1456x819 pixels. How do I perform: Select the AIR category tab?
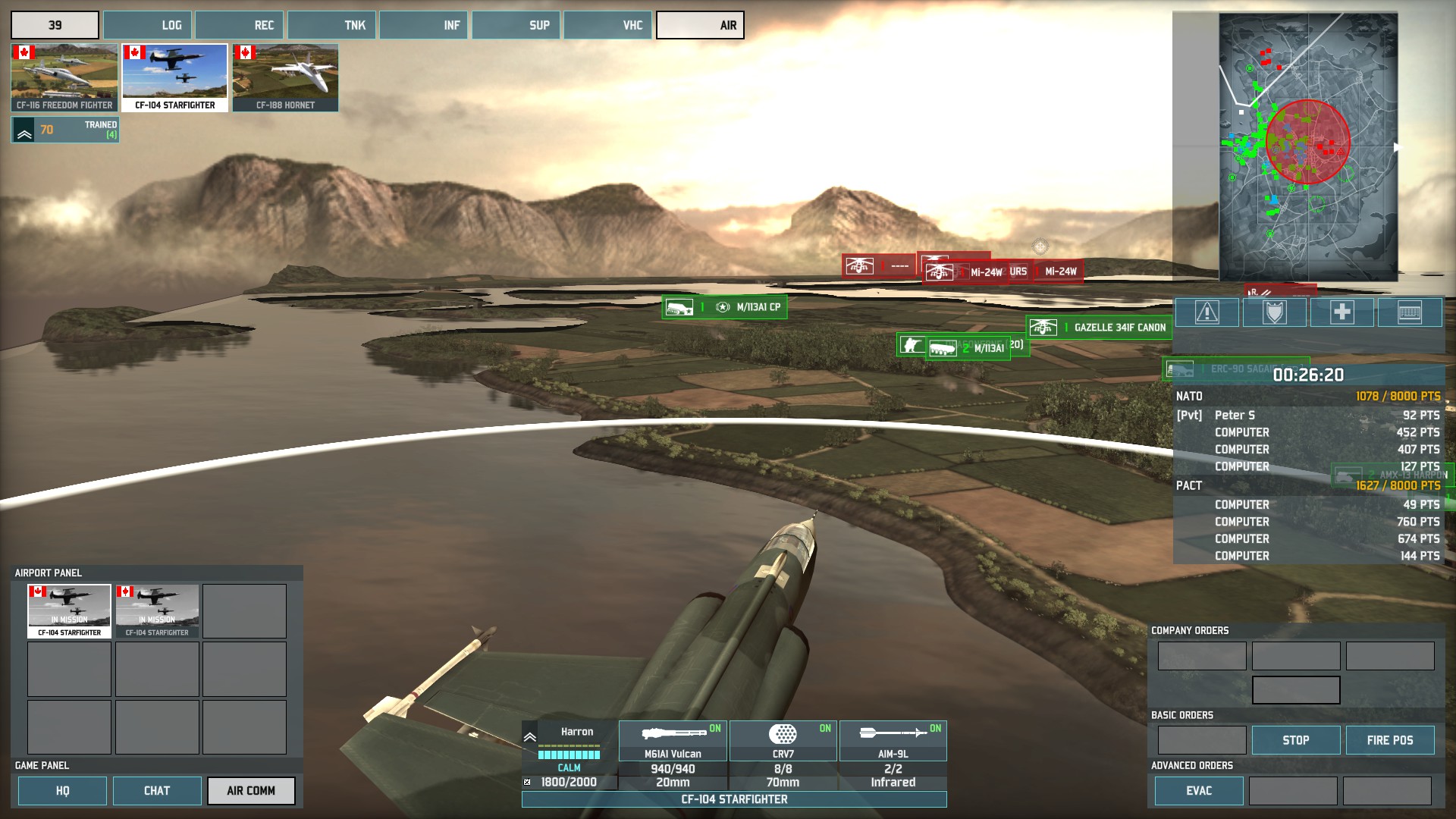click(700, 25)
